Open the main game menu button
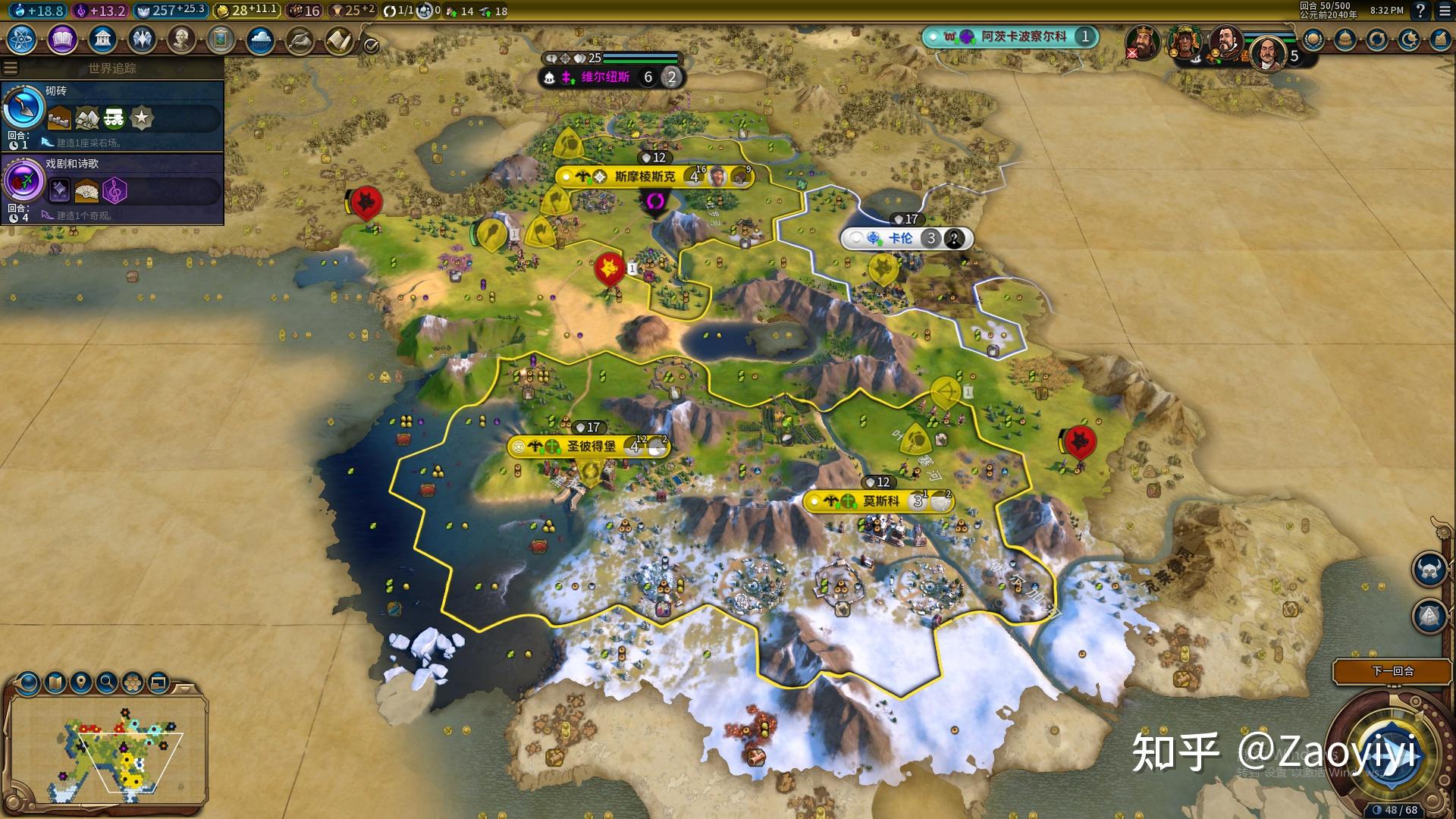The image size is (1456, 819). pos(1445,11)
